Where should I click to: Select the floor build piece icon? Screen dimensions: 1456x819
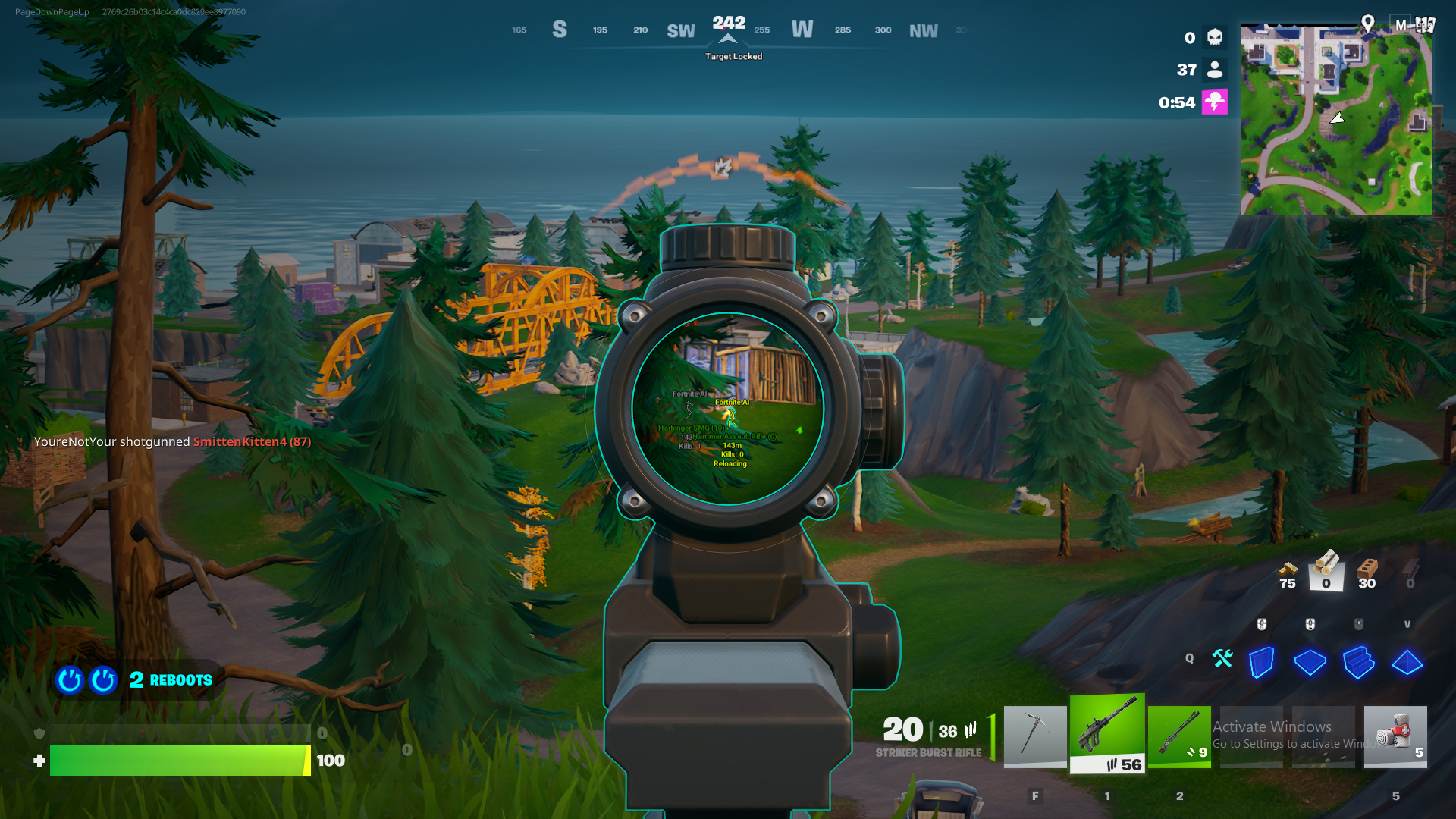[x=1310, y=663]
